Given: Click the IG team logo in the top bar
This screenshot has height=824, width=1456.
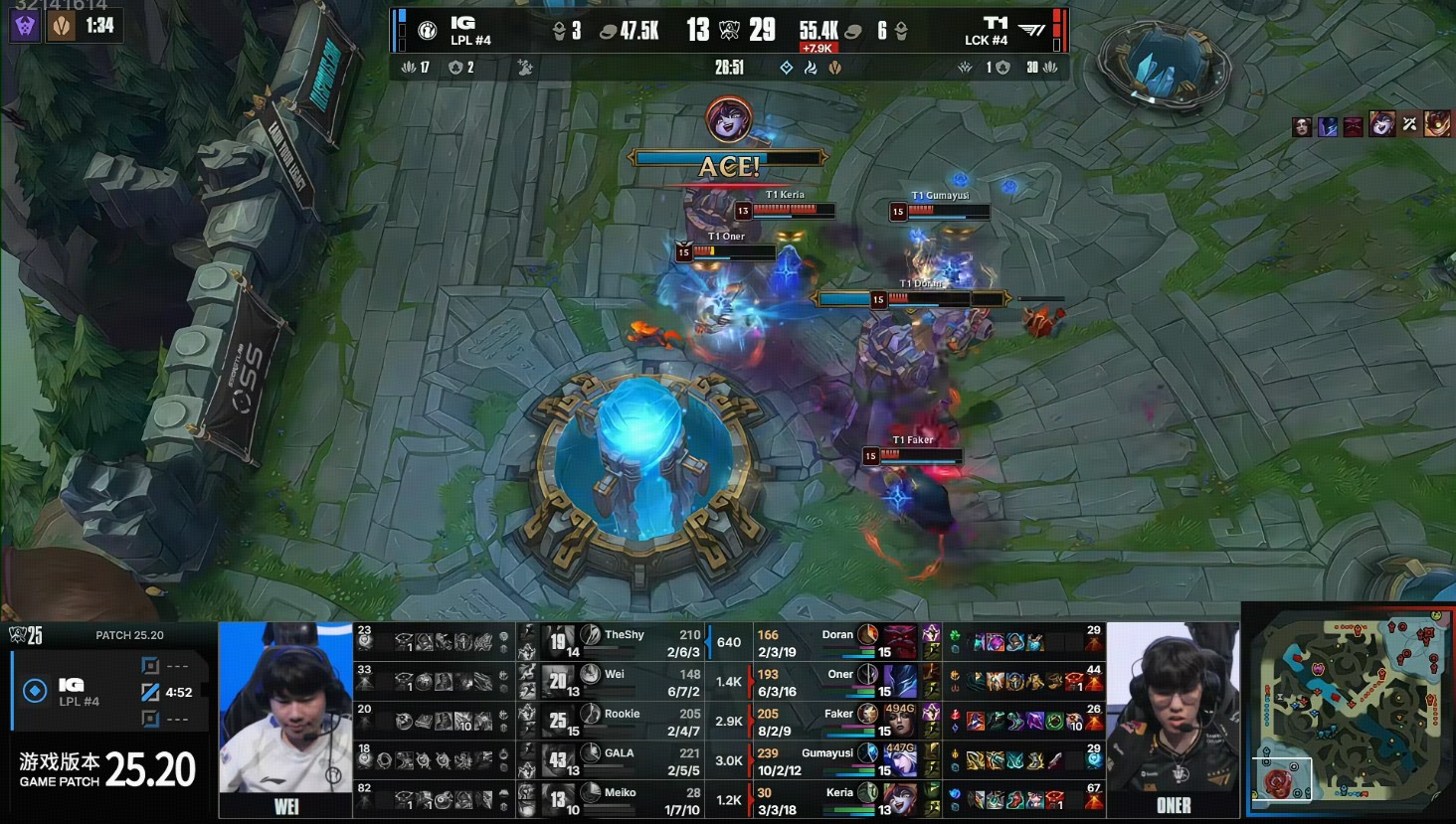Looking at the screenshot, I should pos(428,31).
